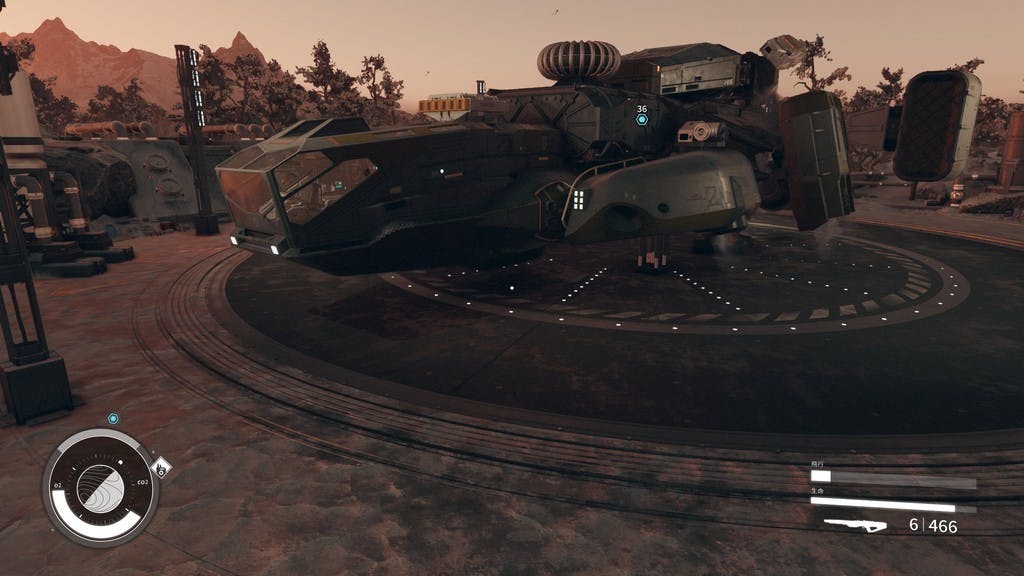Click the blue hexagon marker above the compass
The image size is (1024, 576).
(113, 419)
